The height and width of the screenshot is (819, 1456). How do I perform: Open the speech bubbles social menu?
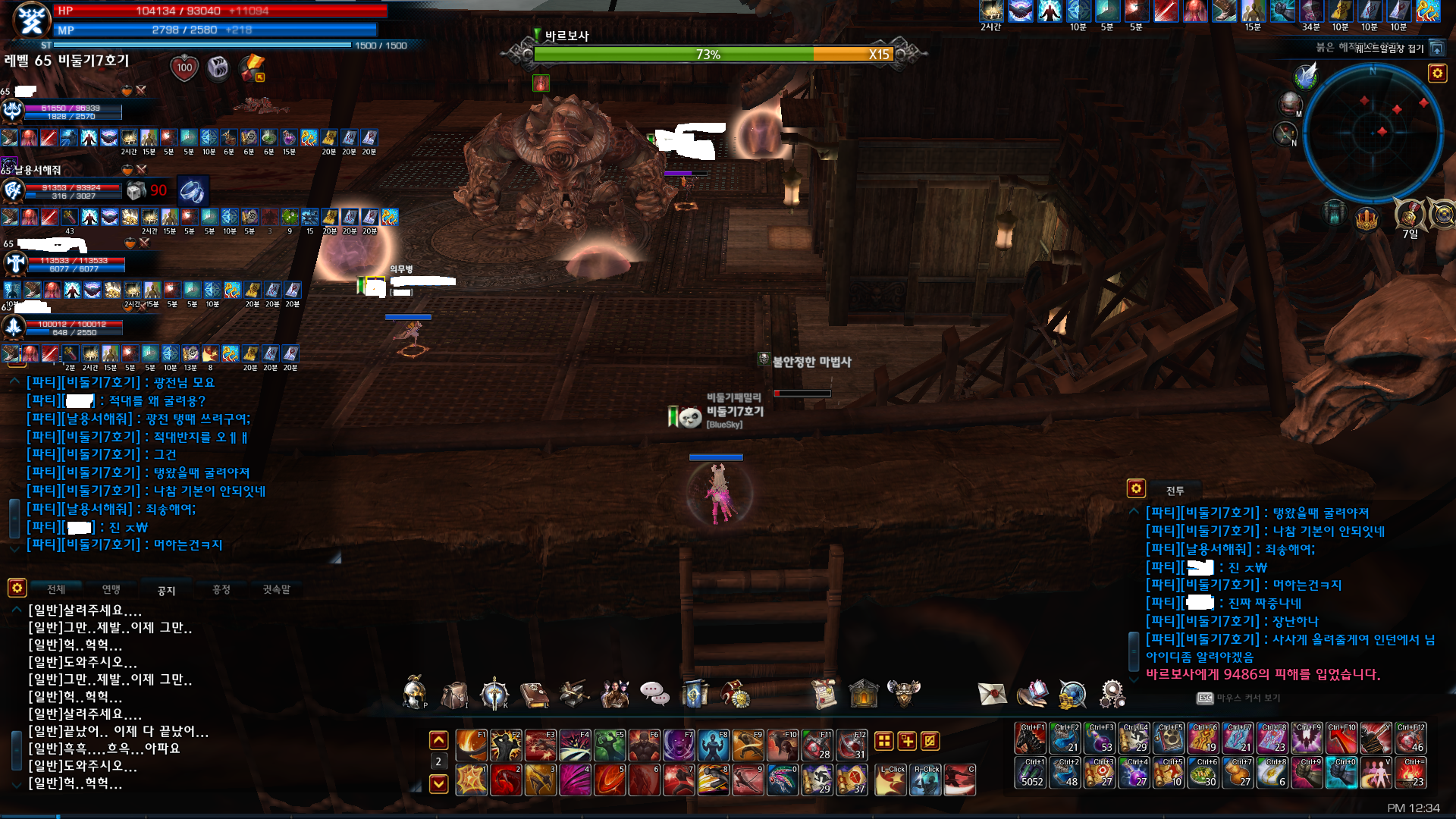[654, 693]
